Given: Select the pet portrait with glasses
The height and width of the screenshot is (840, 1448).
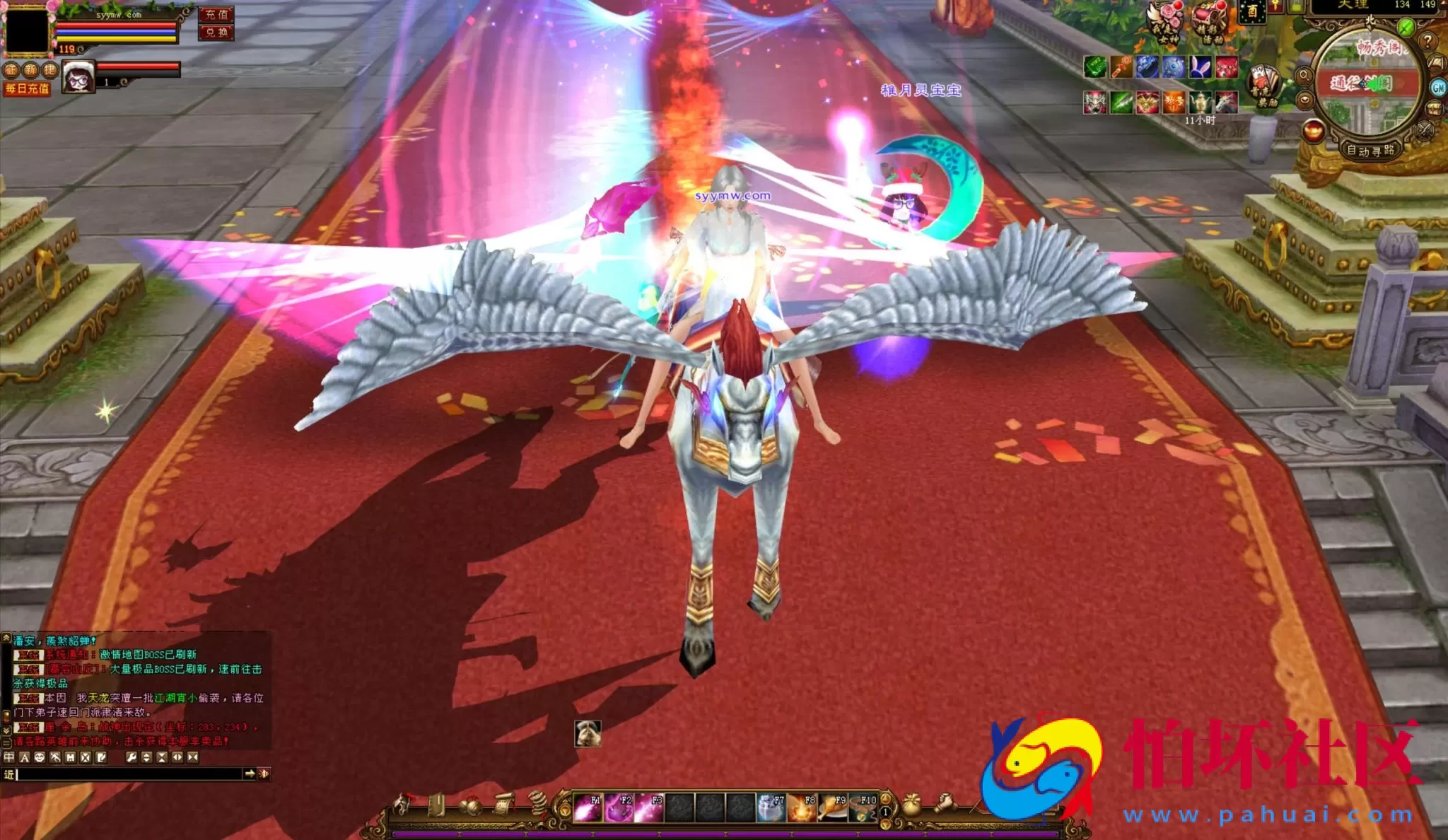Looking at the screenshot, I should pos(78,78).
